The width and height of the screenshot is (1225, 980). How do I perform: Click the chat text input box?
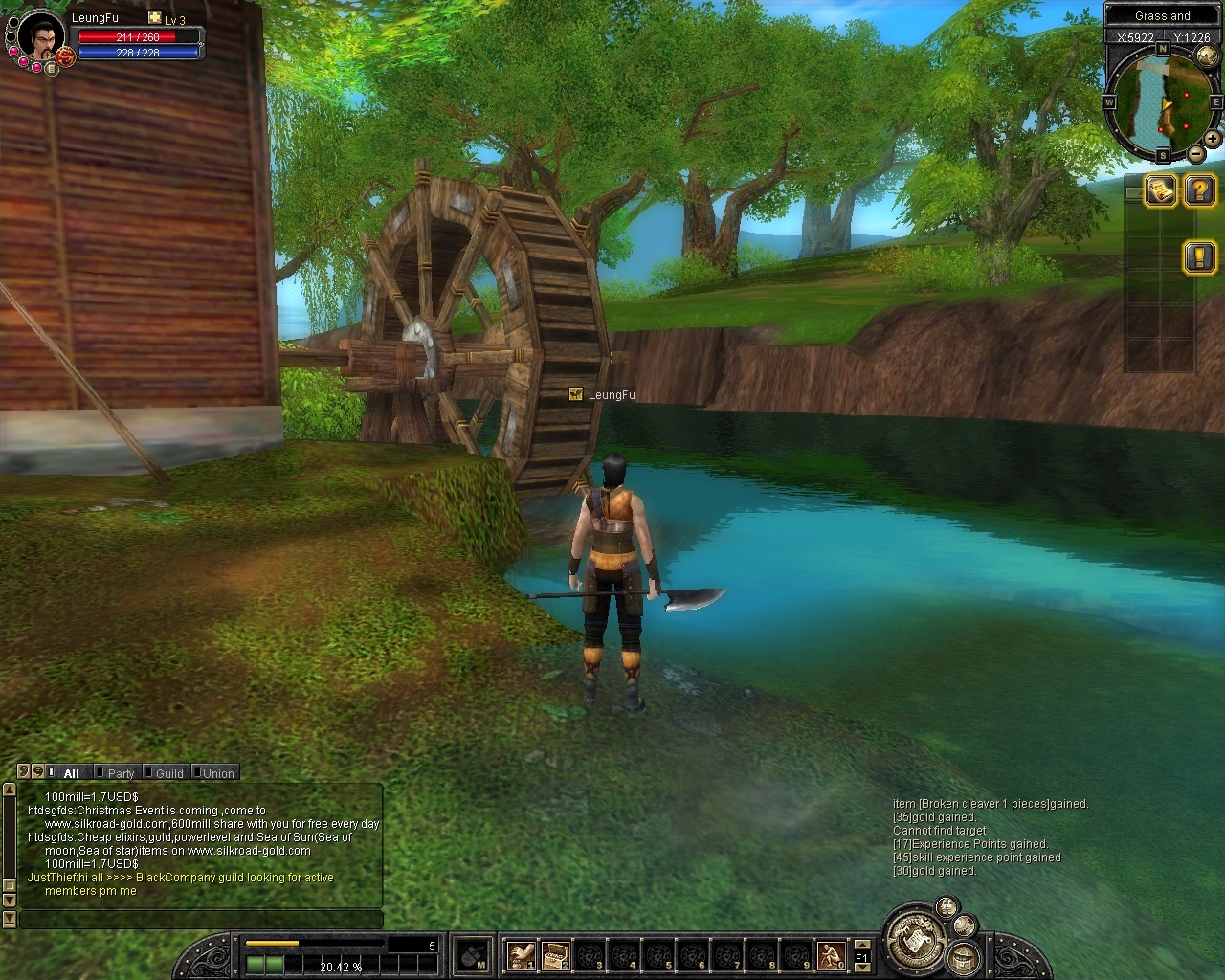[x=201, y=920]
